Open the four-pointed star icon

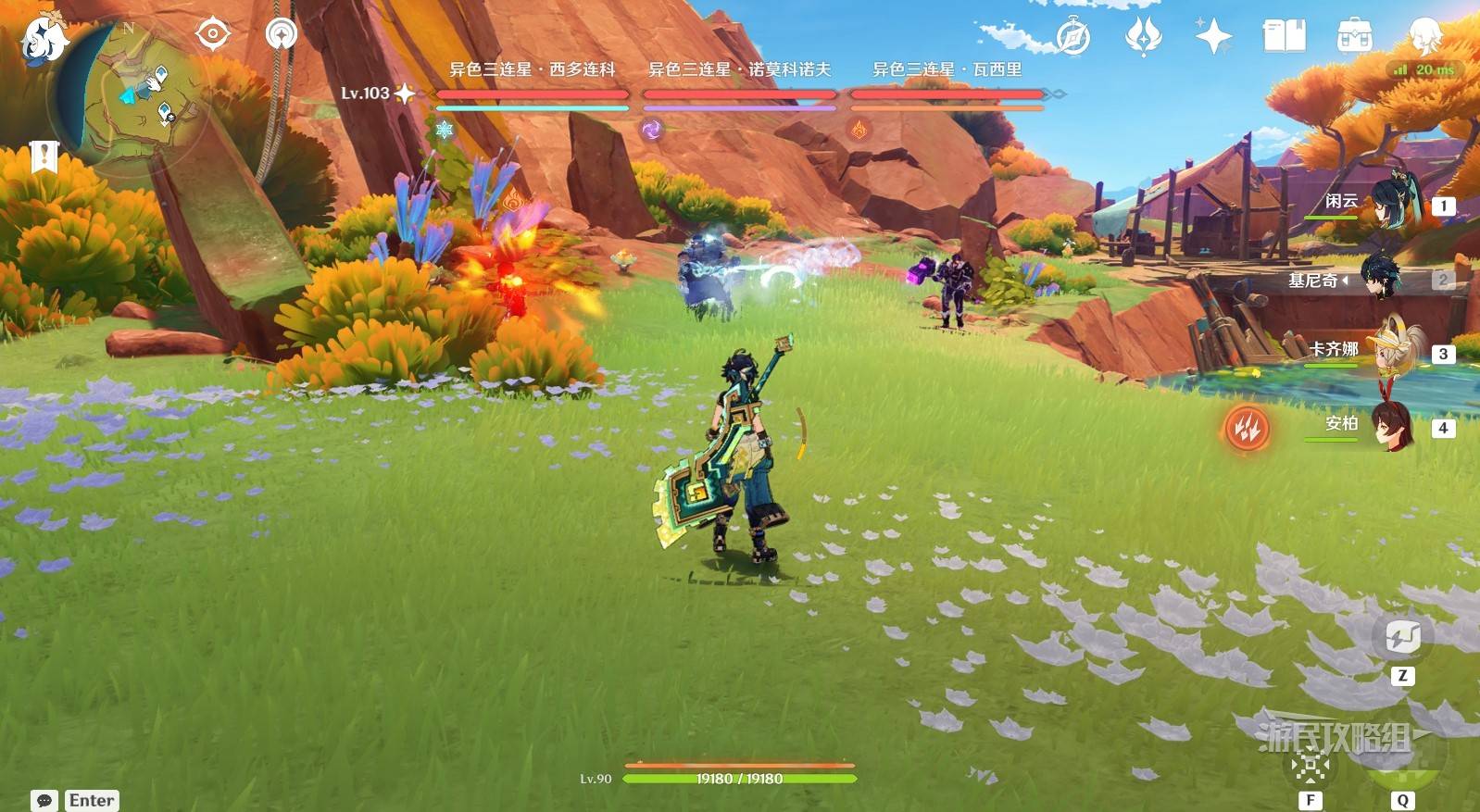coord(1213,37)
